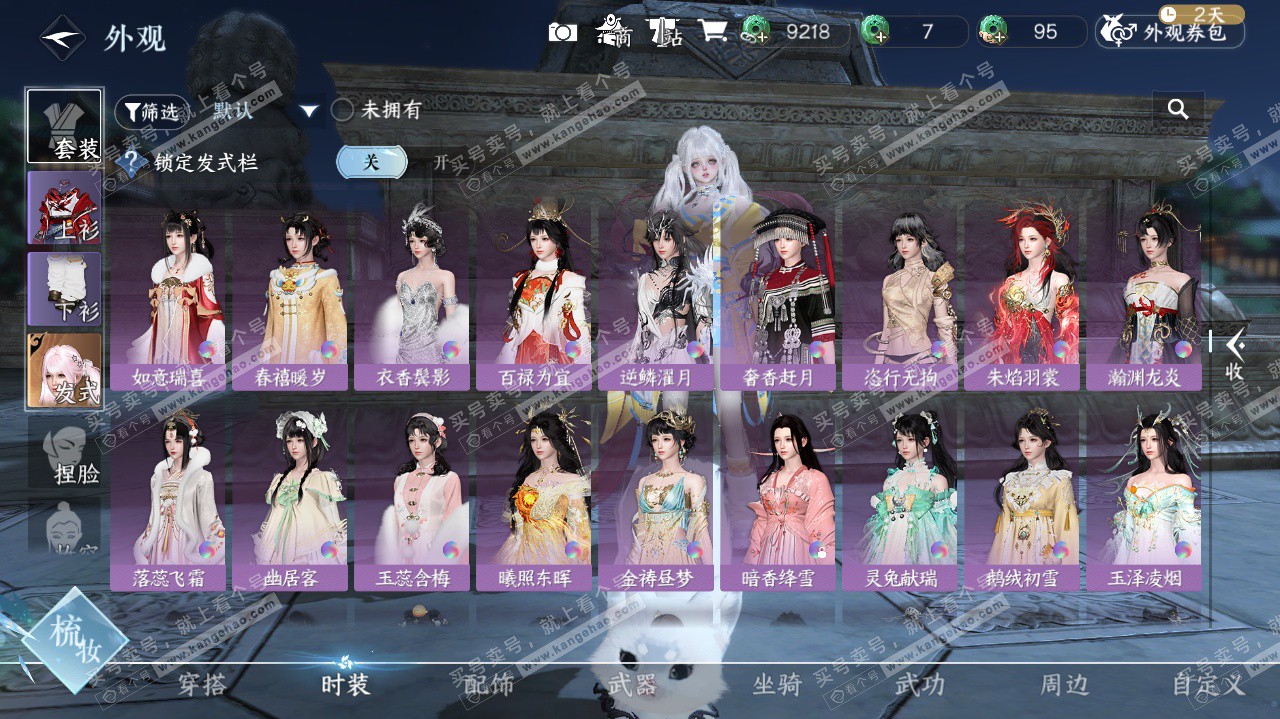Open the 筛选 filter button
The image size is (1280, 719).
coord(150,112)
